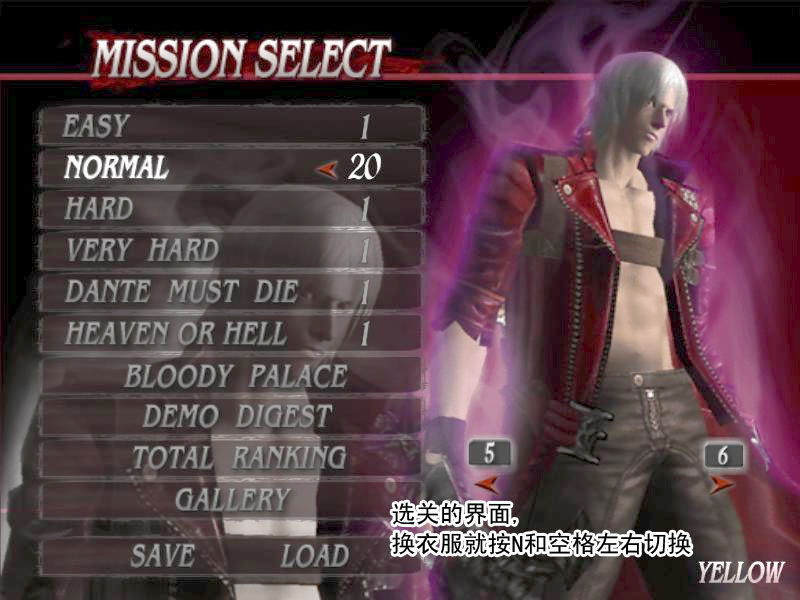The width and height of the screenshot is (800, 600).
Task: Select HEAVEN OR HELL mode
Action: (232, 333)
